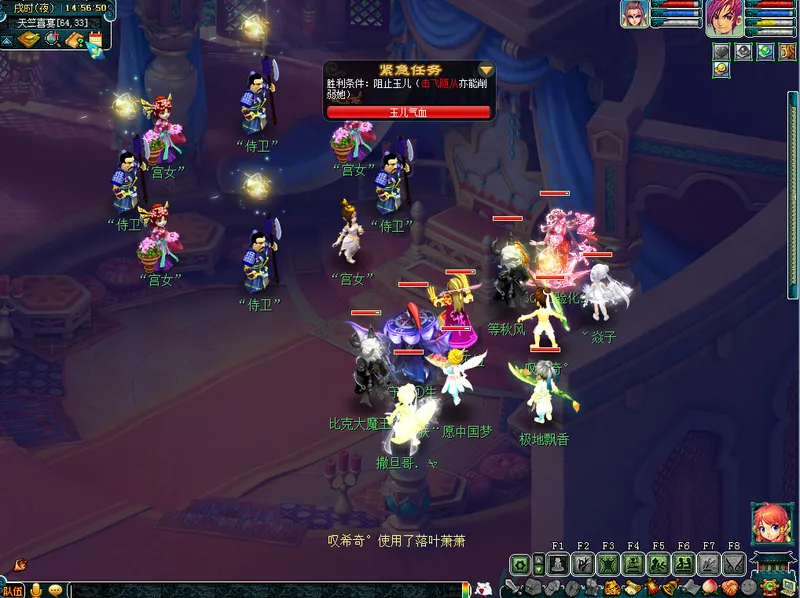Image resolution: width=800 pixels, height=598 pixels.
Task: Open the green gear button beside hotbar
Action: click(519, 564)
